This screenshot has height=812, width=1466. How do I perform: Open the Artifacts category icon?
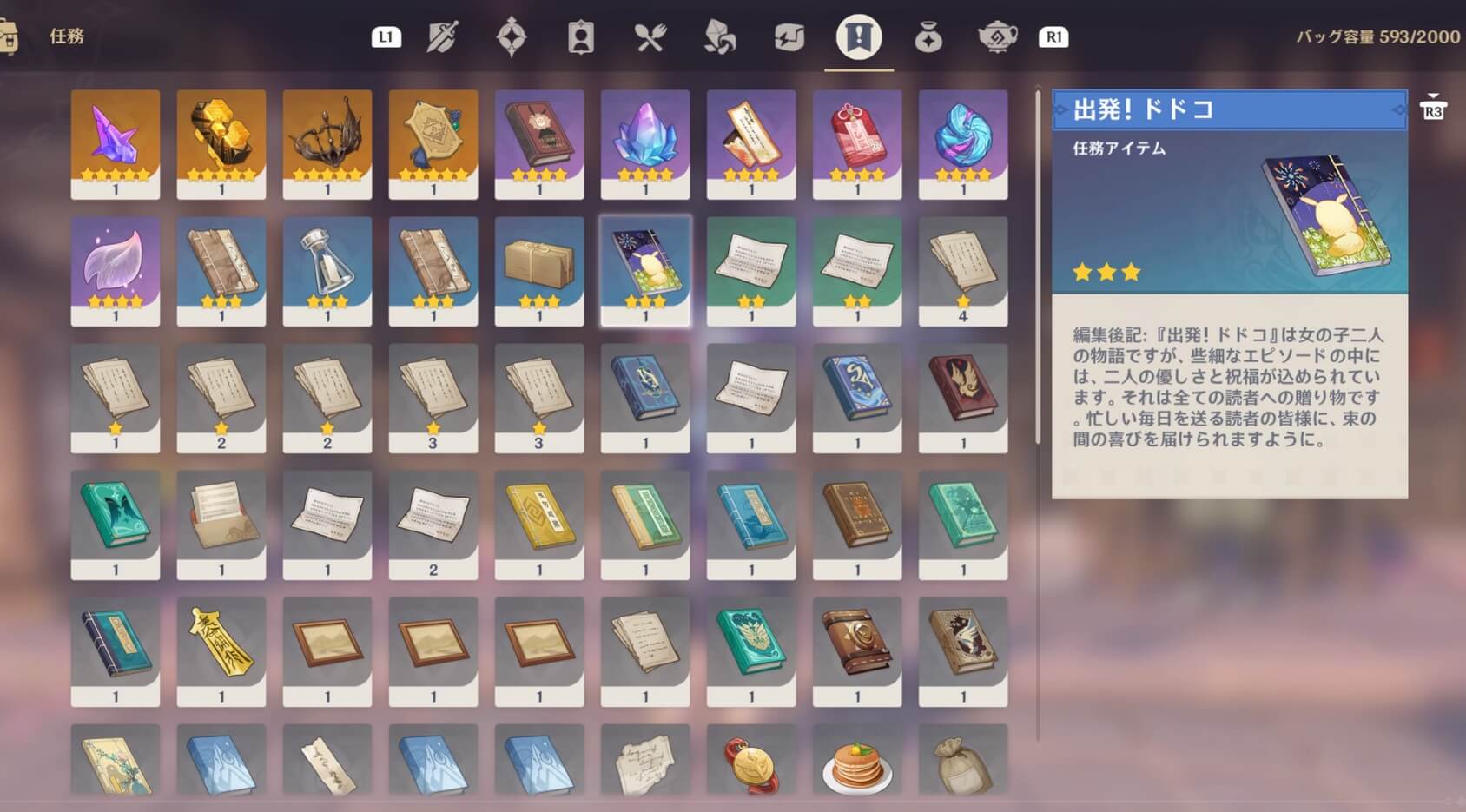tap(512, 37)
